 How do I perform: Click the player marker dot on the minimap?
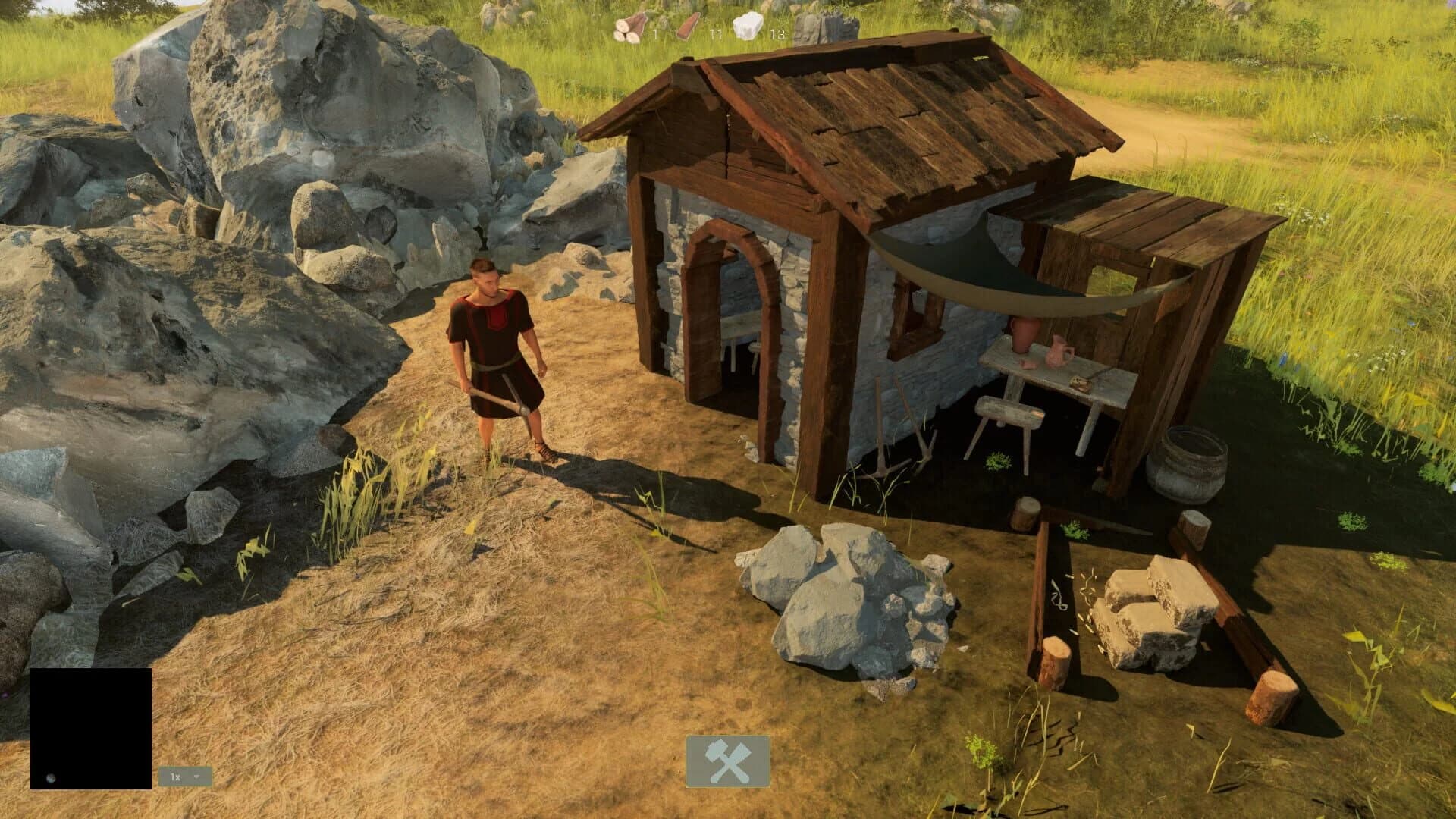(51, 777)
